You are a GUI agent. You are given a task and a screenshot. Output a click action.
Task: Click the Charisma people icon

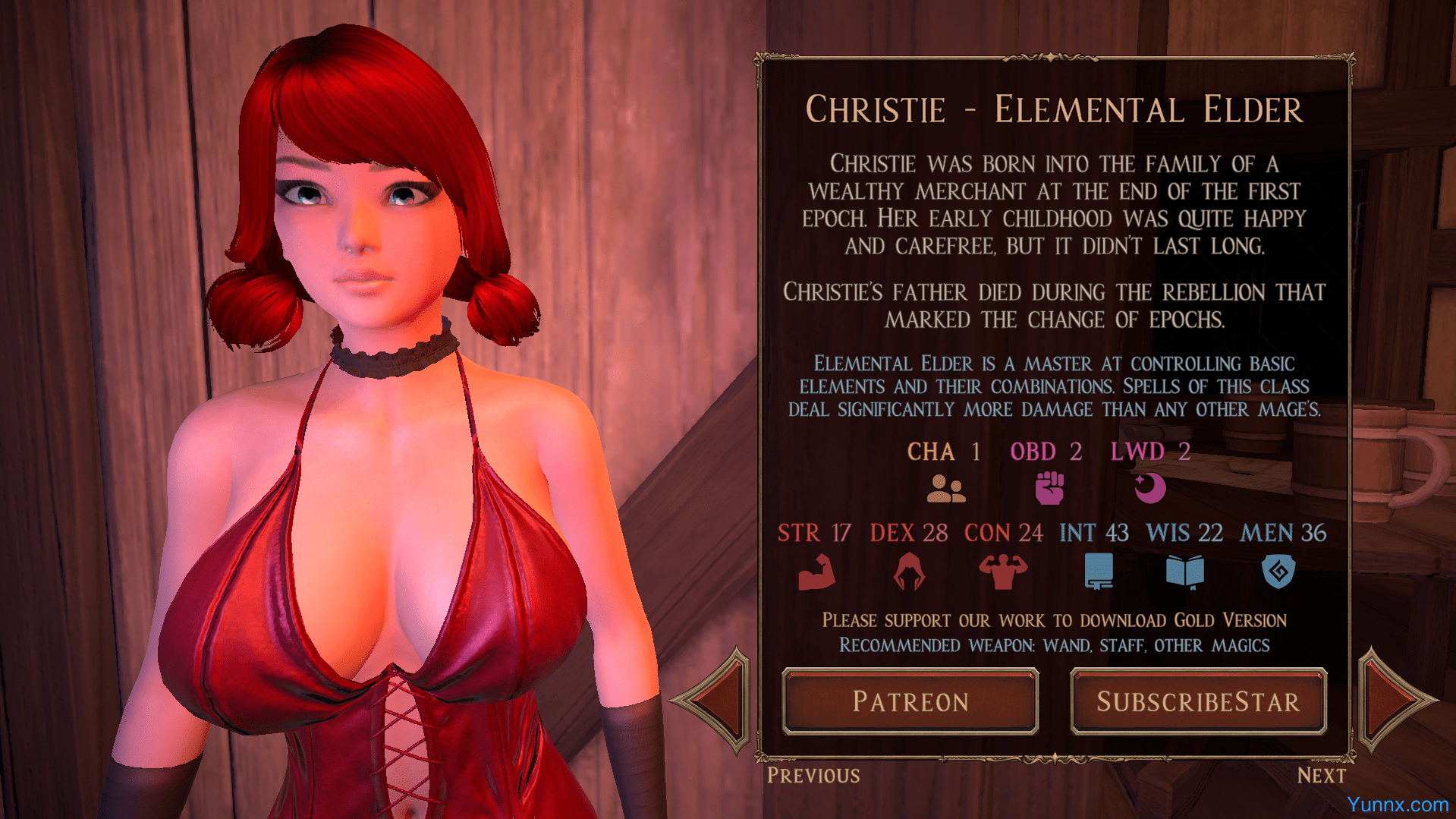pos(945,489)
